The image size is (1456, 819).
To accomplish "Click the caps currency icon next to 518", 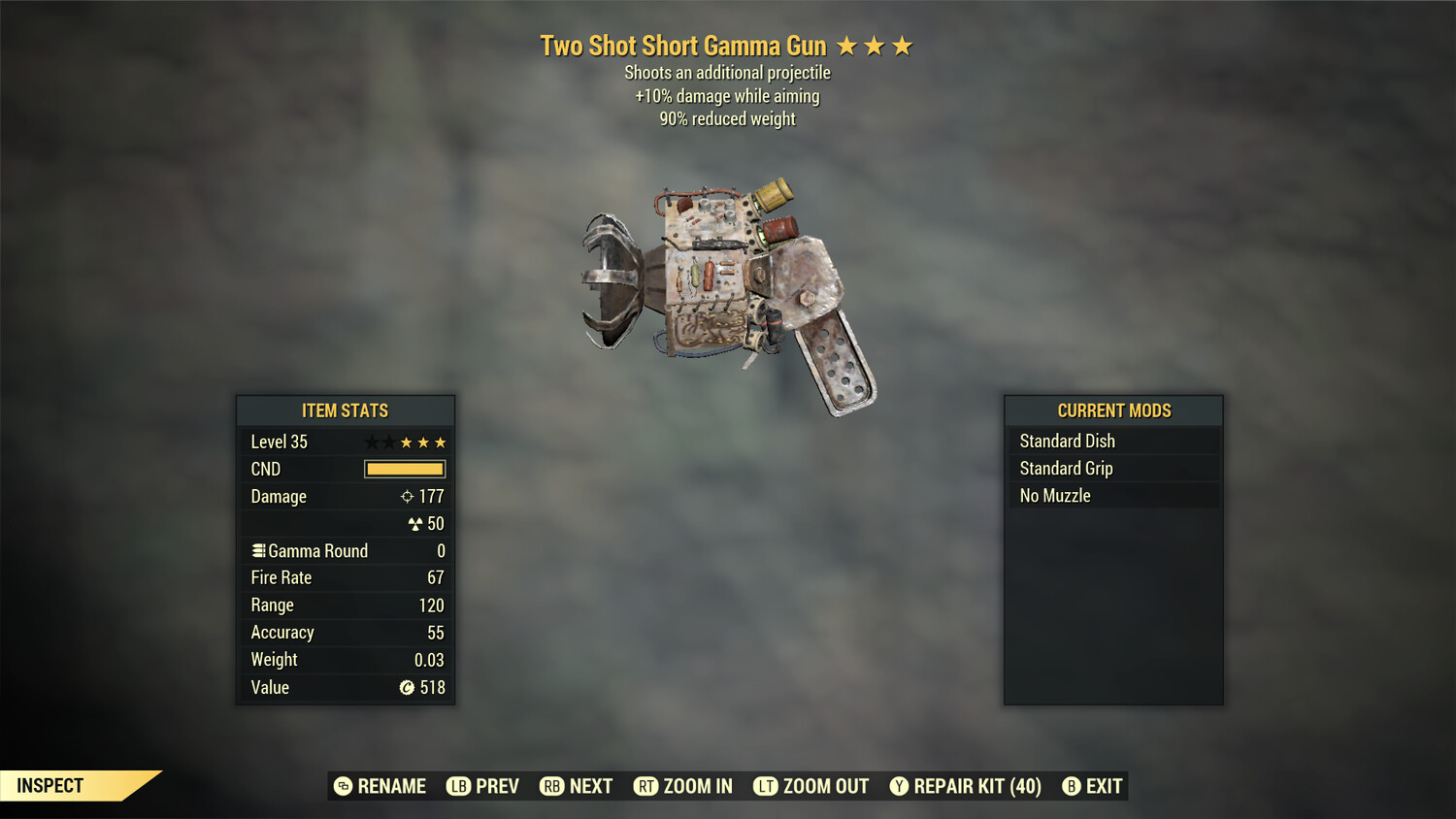I will pyautogui.click(x=407, y=688).
